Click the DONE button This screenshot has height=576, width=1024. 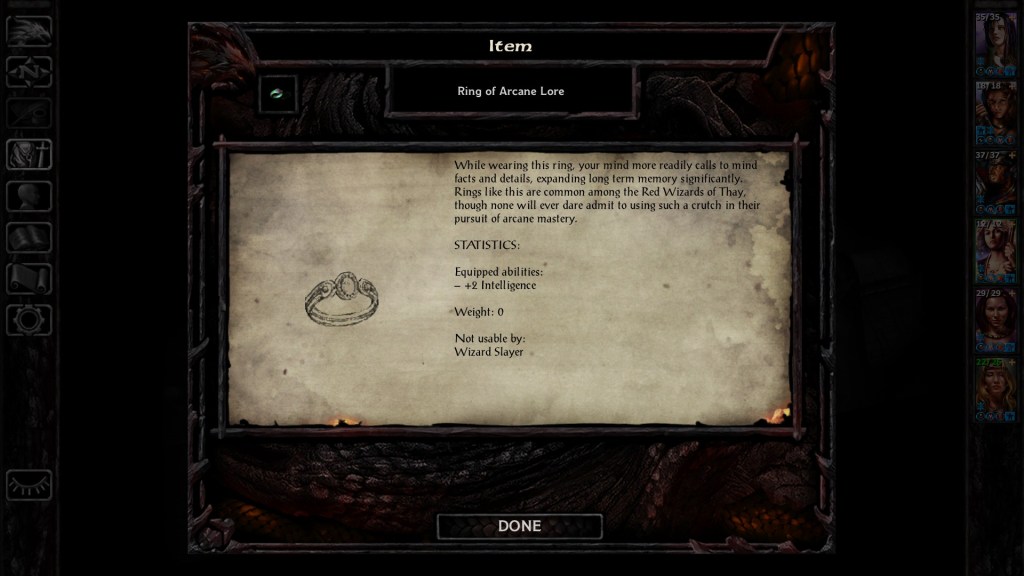click(x=519, y=526)
